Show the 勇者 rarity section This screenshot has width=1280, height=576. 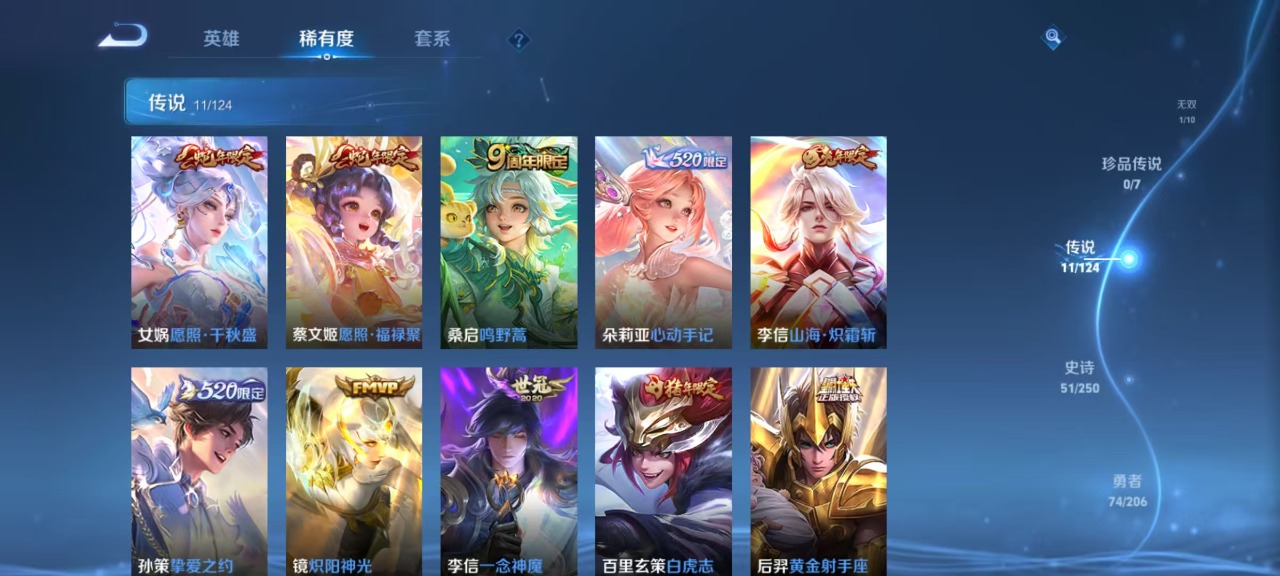1127,490
